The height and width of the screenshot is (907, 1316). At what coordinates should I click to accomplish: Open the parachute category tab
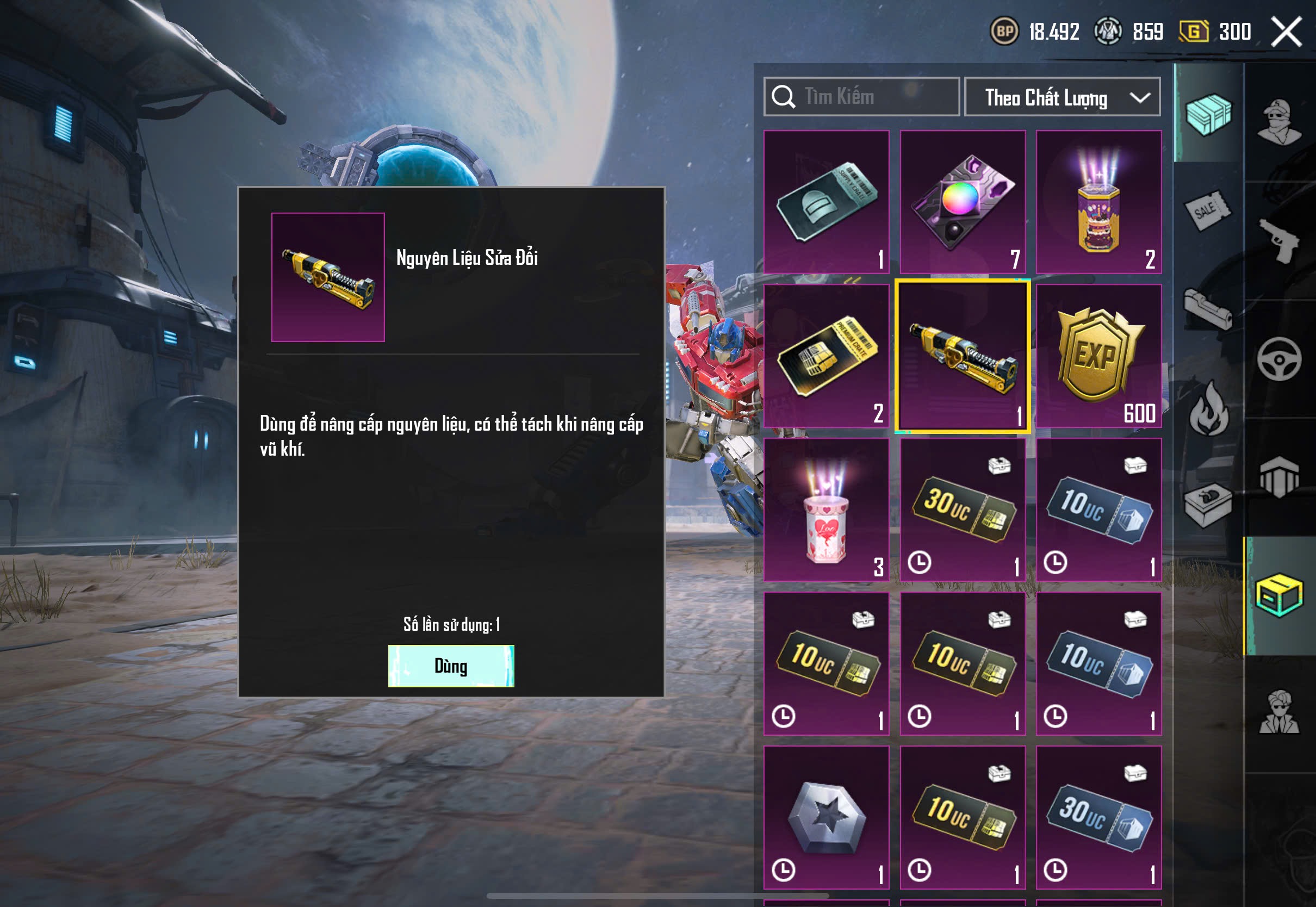(1279, 477)
